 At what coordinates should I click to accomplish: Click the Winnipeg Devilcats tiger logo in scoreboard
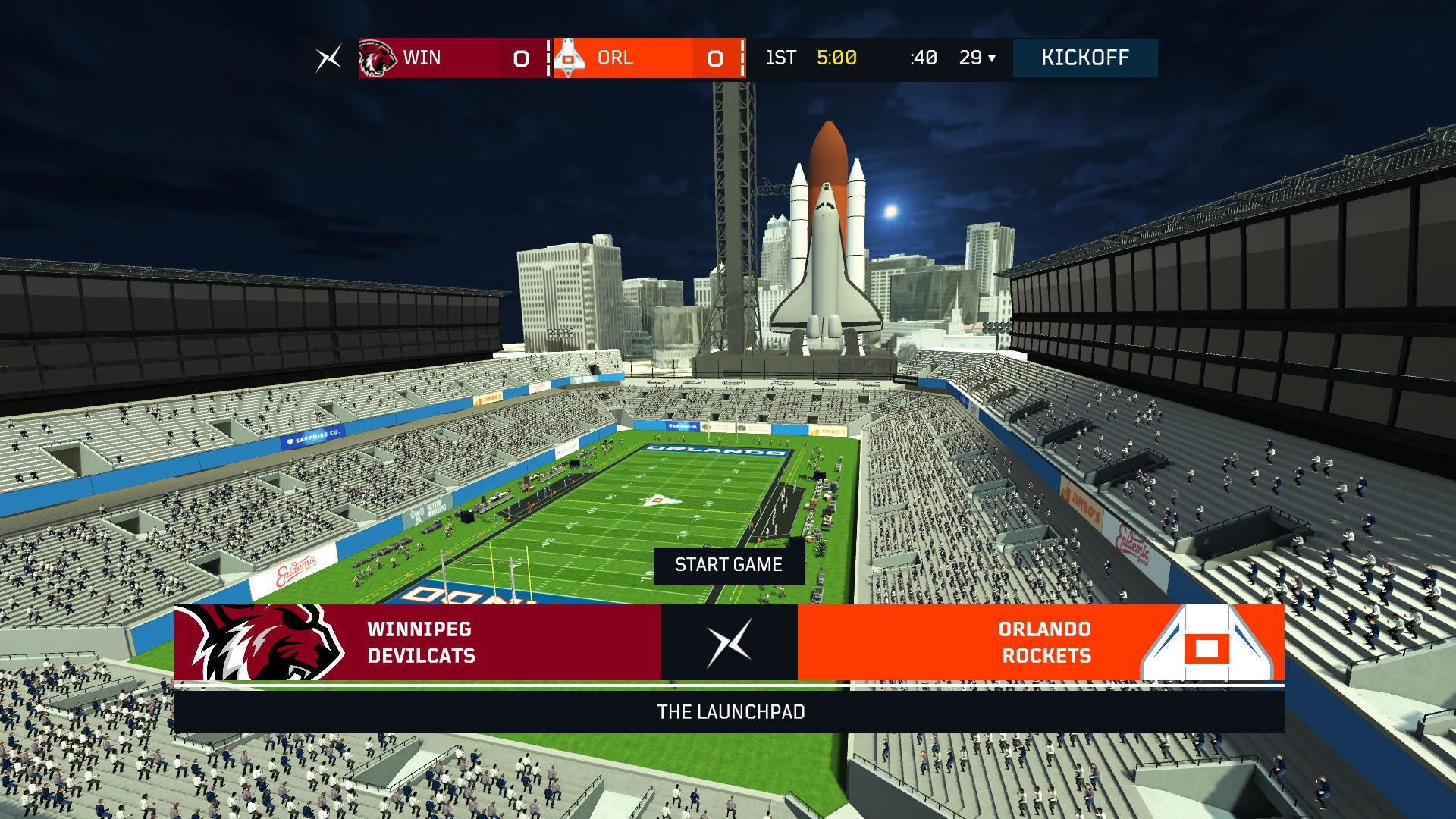pyautogui.click(x=378, y=58)
